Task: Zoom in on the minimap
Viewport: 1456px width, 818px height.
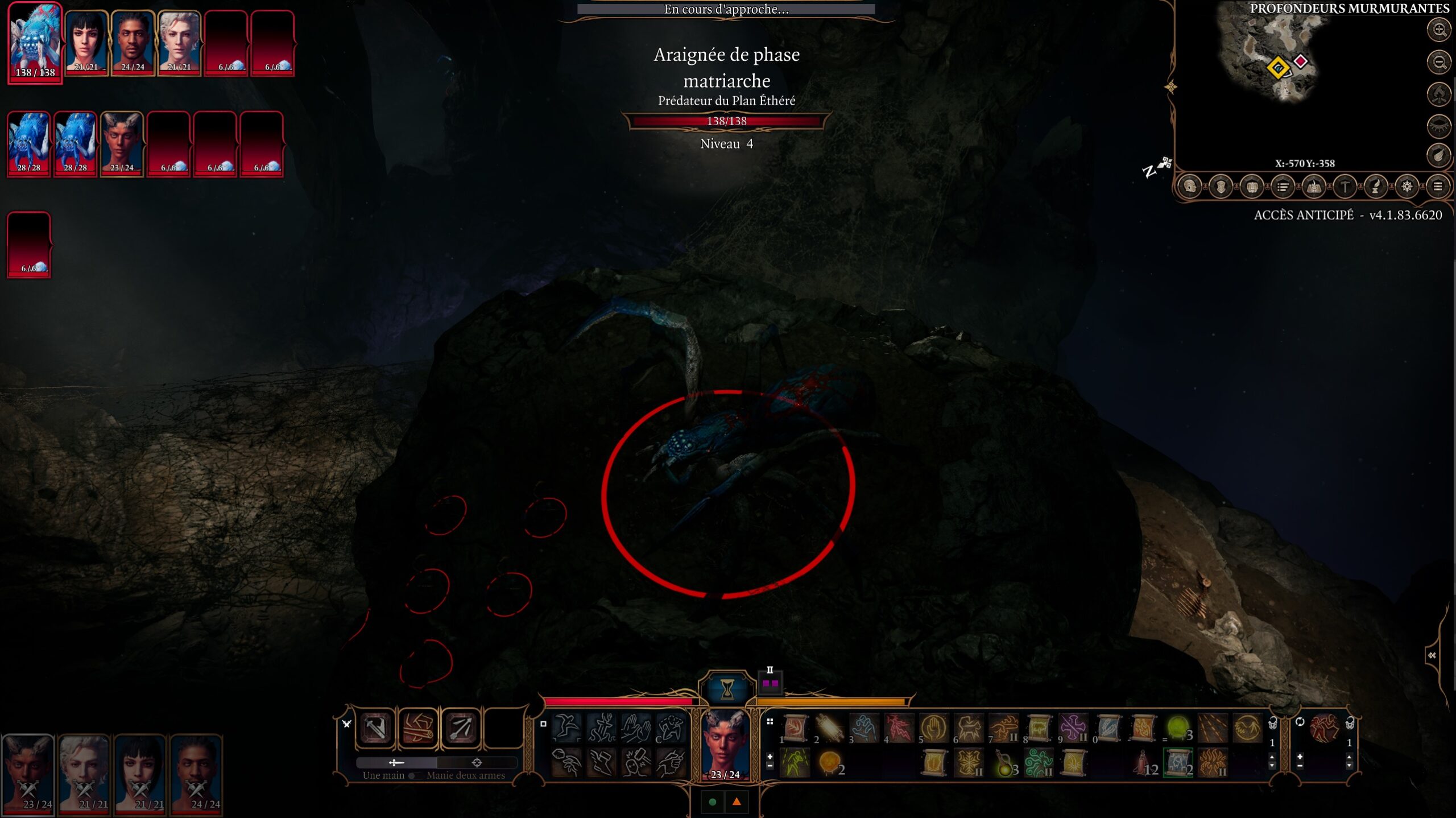Action: tap(1440, 30)
